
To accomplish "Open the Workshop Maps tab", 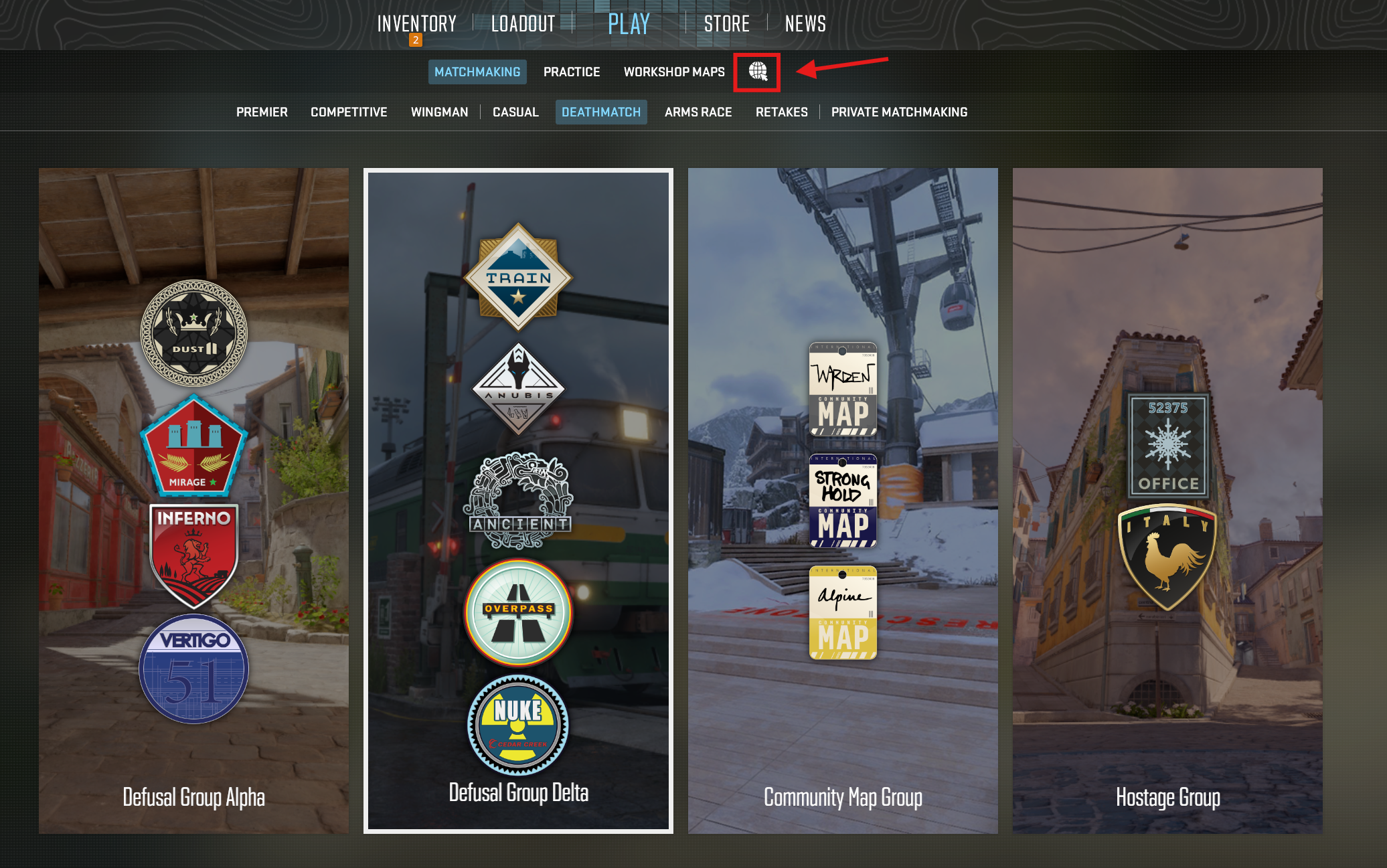I will [674, 72].
